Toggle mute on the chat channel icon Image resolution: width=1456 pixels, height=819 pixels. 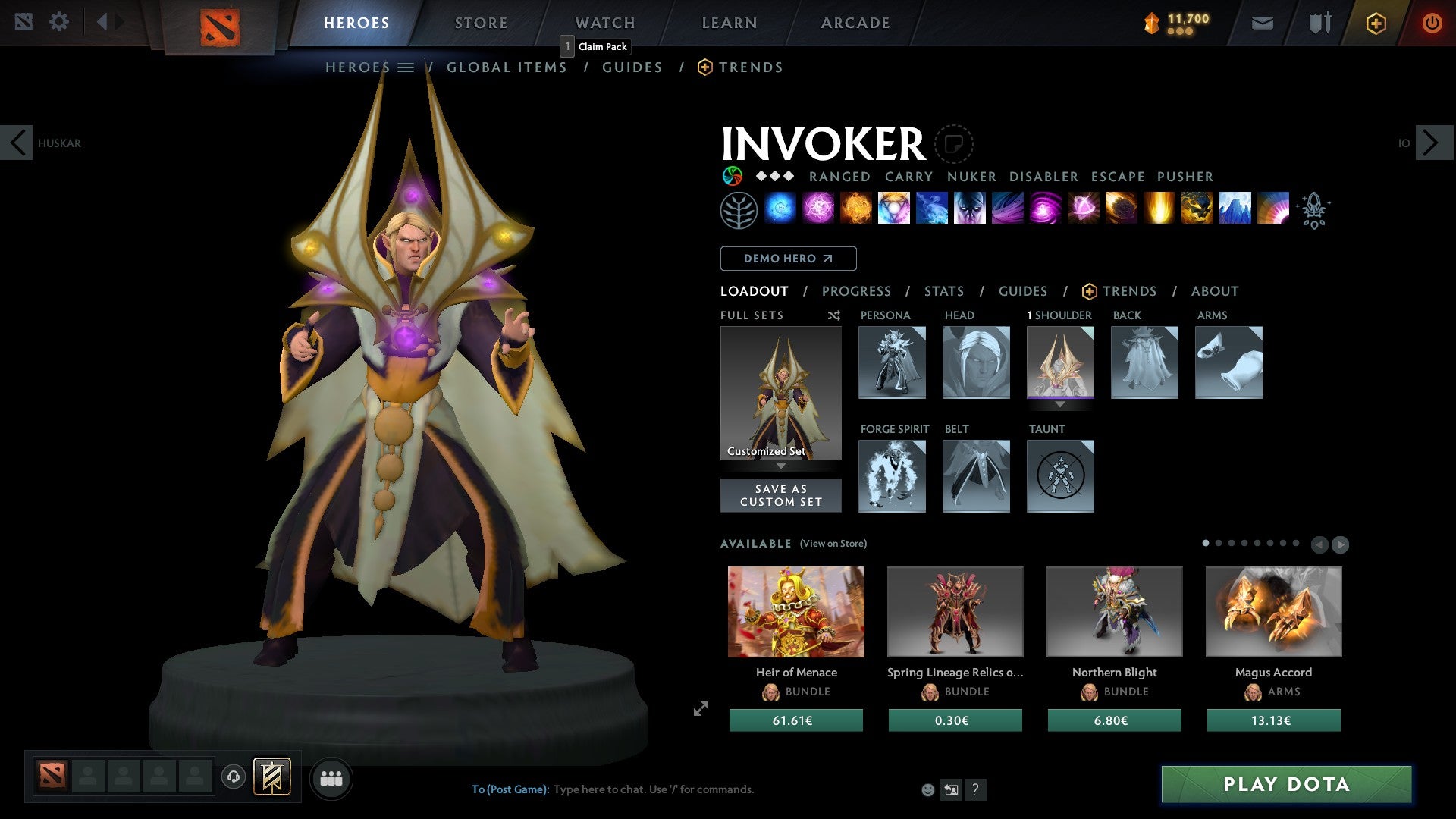(x=951, y=789)
